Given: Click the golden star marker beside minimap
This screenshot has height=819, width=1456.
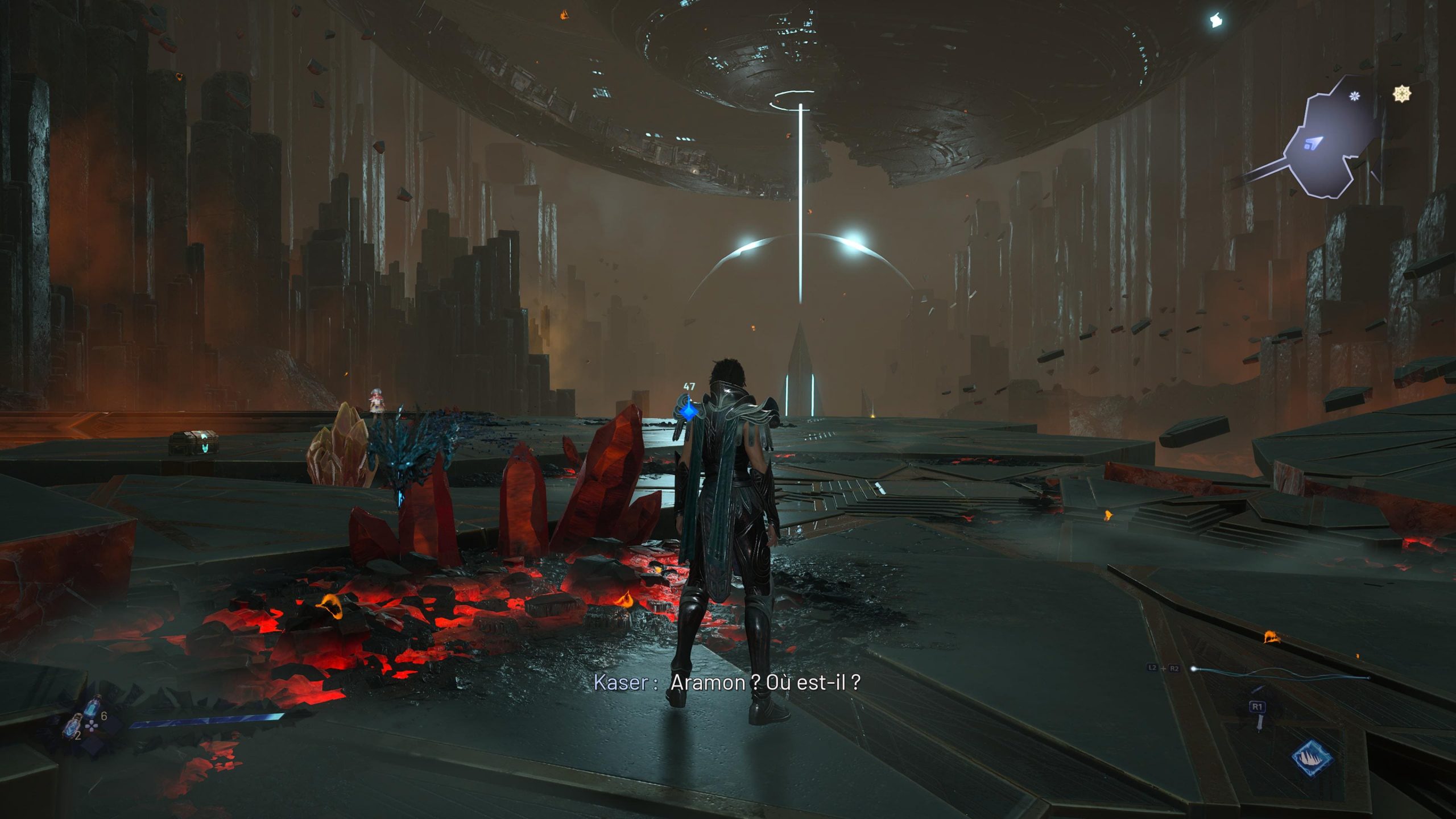Looking at the screenshot, I should click(x=1402, y=94).
